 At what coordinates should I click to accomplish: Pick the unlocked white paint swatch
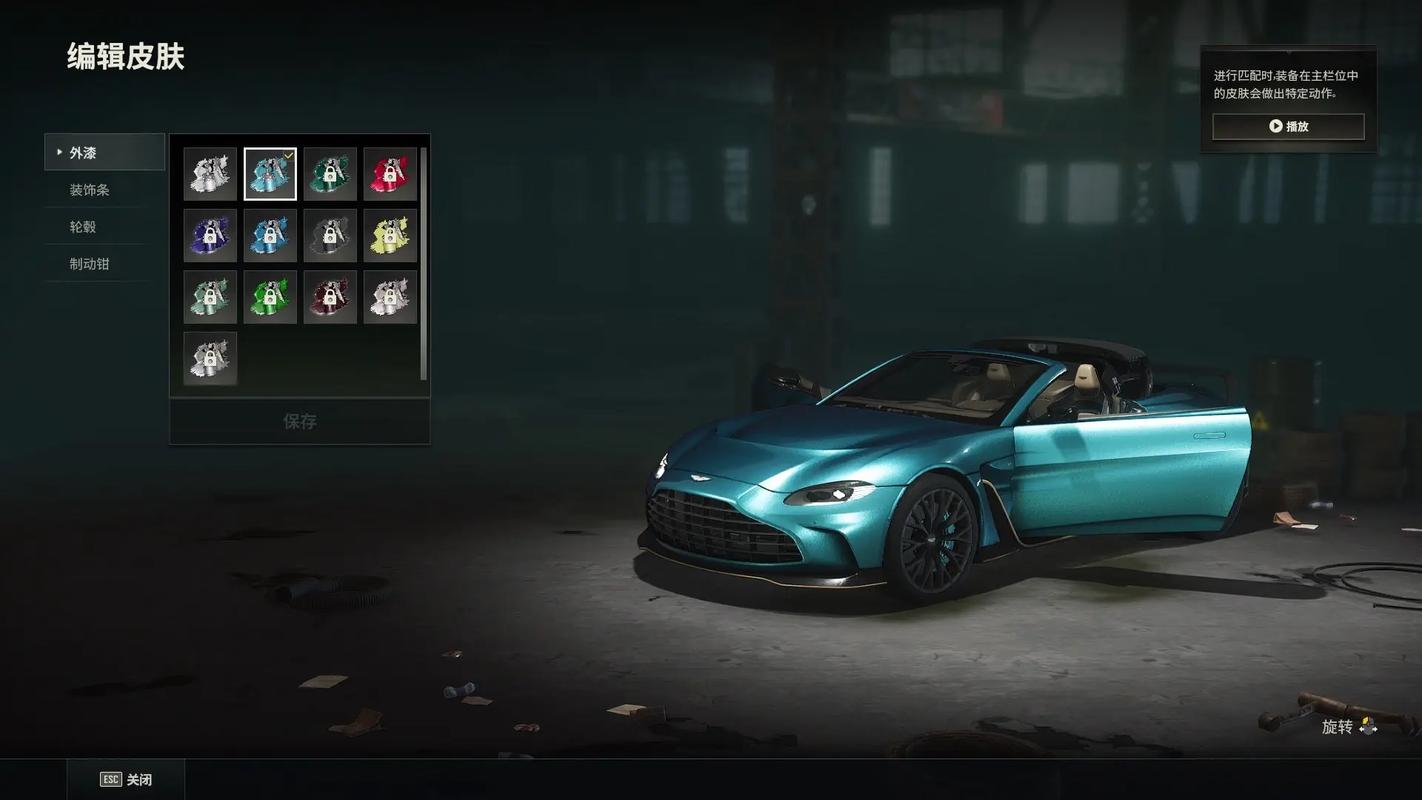[x=210, y=174]
